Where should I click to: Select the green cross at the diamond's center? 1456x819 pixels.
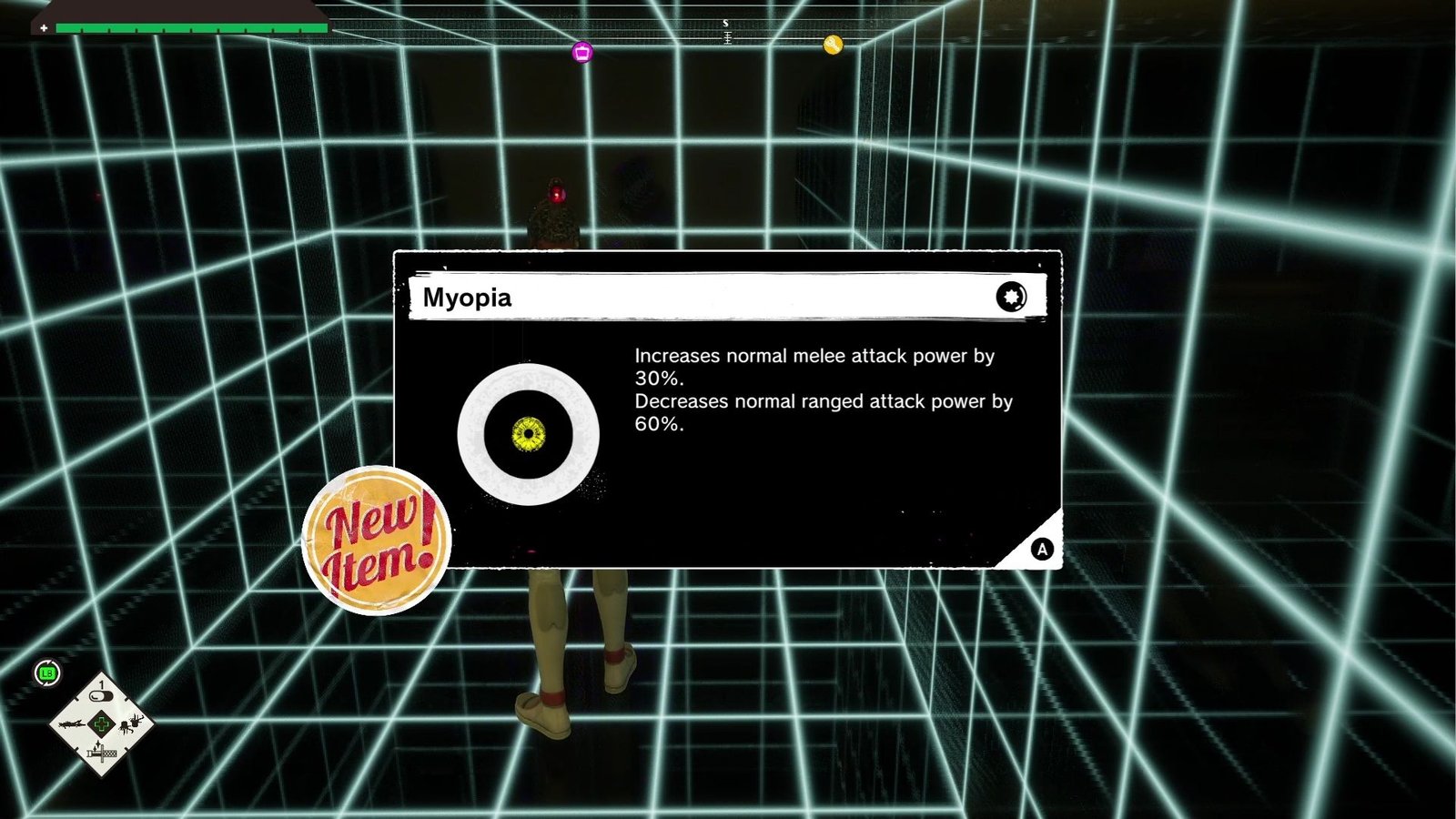pos(101,724)
